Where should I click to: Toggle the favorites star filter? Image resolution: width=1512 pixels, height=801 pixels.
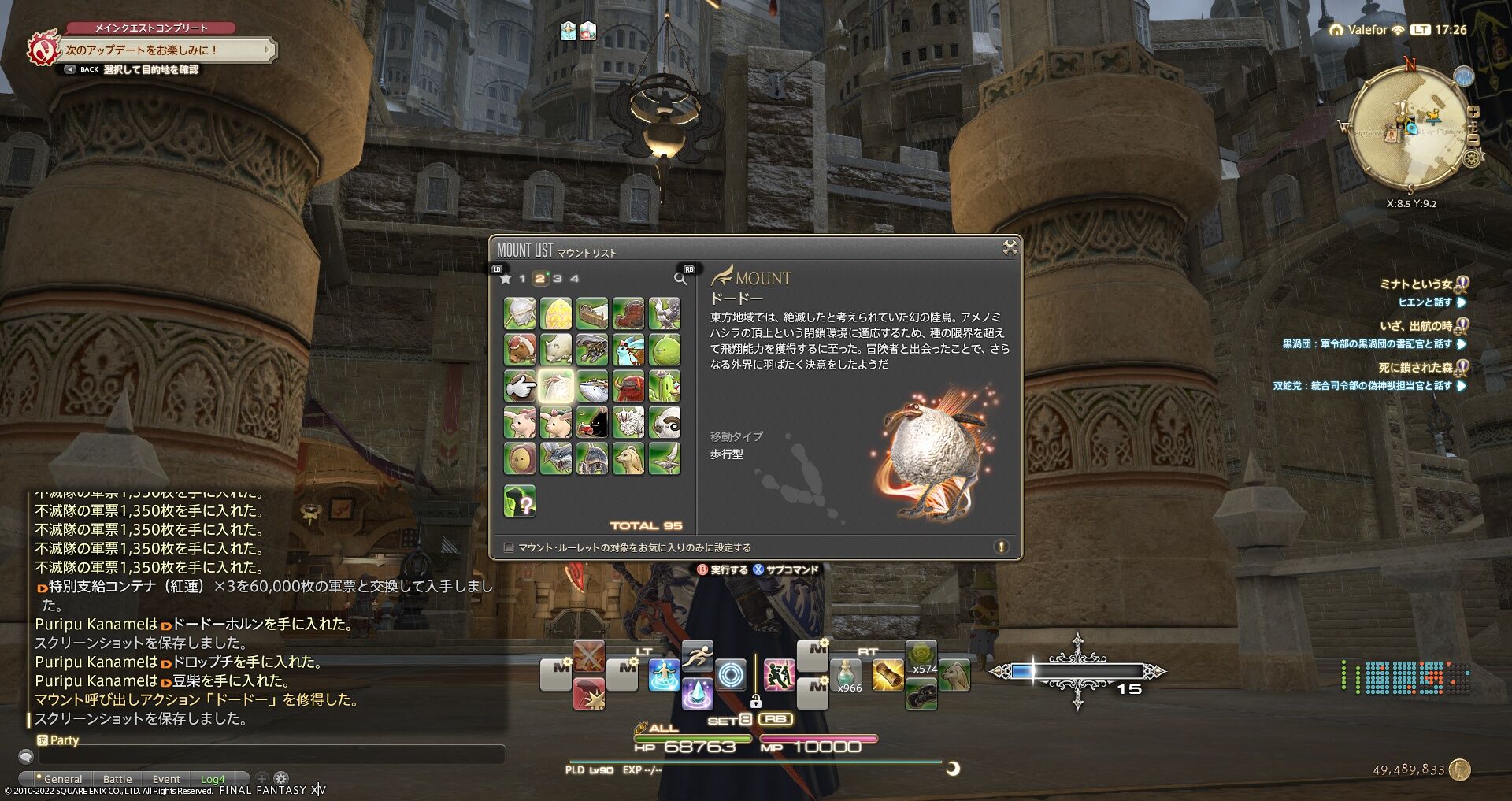click(x=506, y=279)
